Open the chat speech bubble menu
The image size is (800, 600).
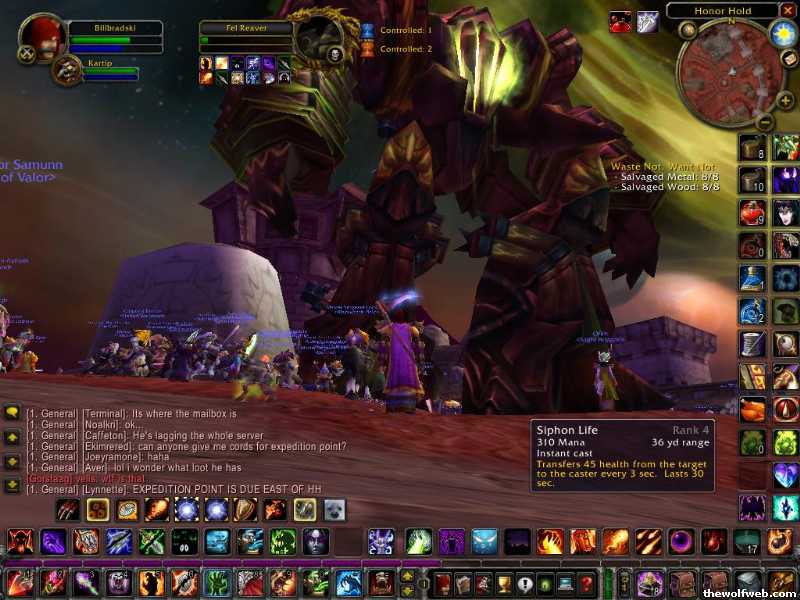(12, 412)
